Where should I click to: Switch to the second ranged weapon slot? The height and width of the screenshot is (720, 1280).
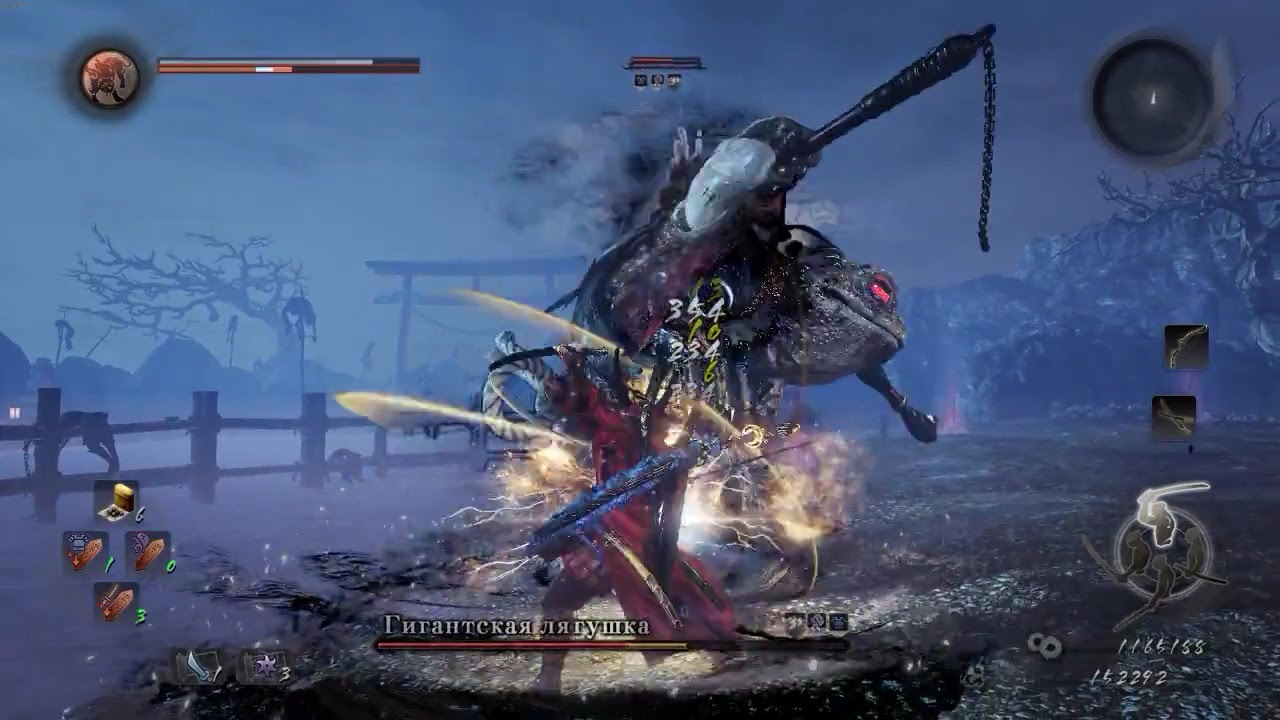coord(1174,417)
